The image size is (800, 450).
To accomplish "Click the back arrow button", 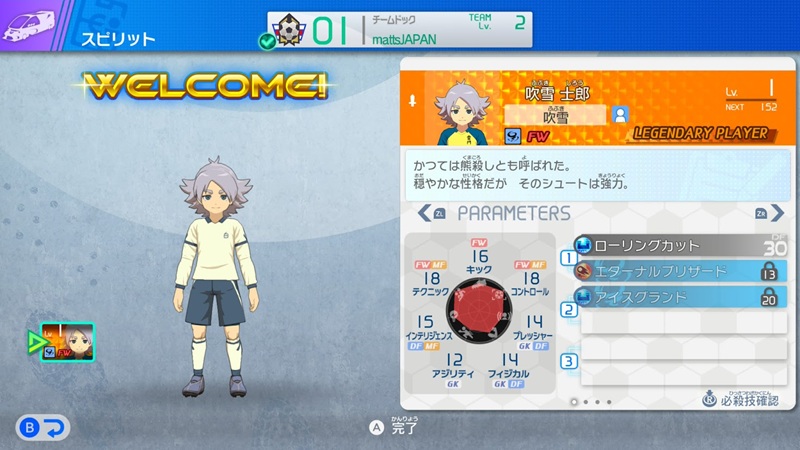I will coord(41,428).
